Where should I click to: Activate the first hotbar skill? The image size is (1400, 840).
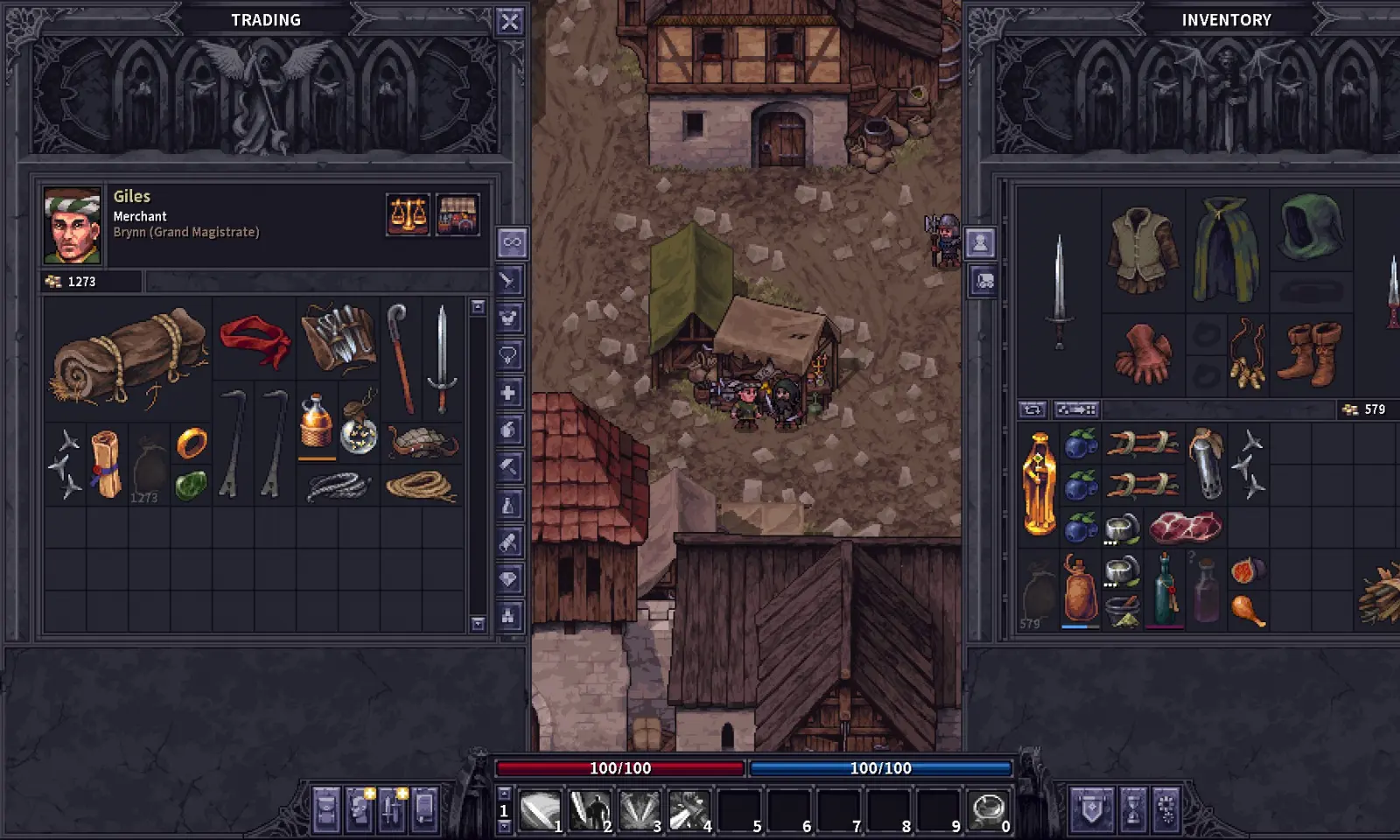540,810
